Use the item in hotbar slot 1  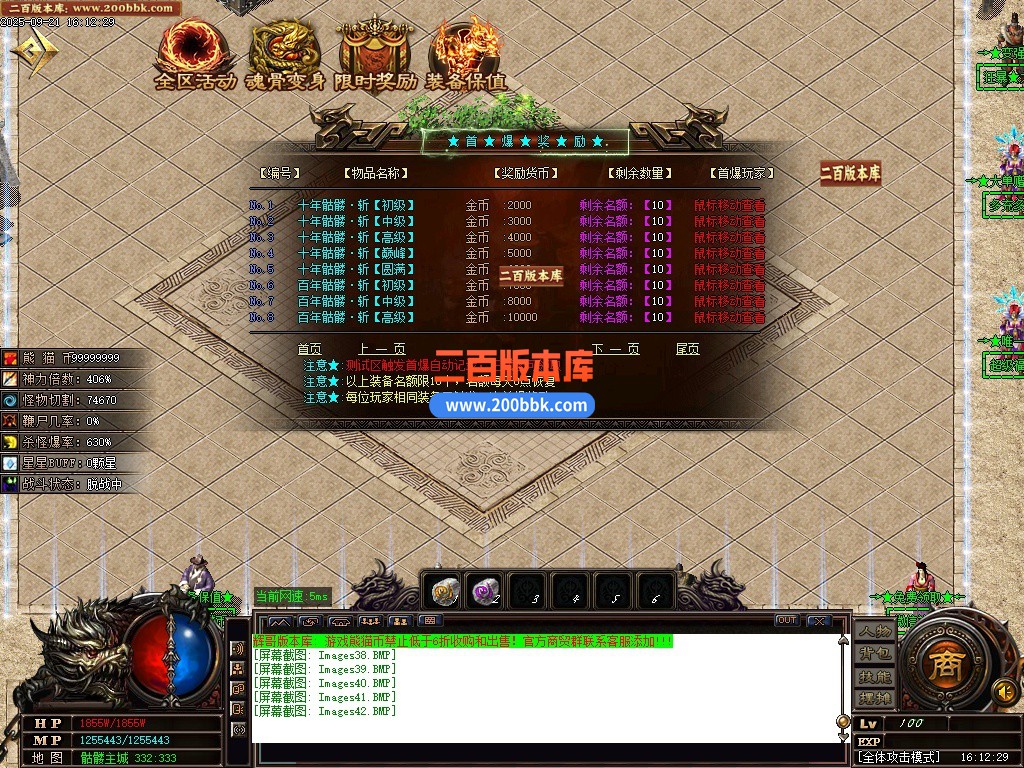[x=444, y=592]
